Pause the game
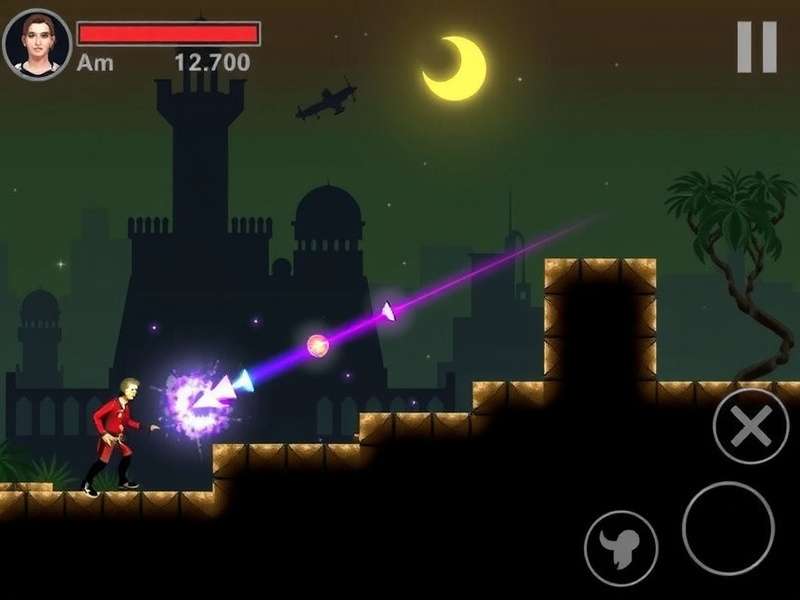Image resolution: width=800 pixels, height=600 pixels. pyautogui.click(x=757, y=47)
